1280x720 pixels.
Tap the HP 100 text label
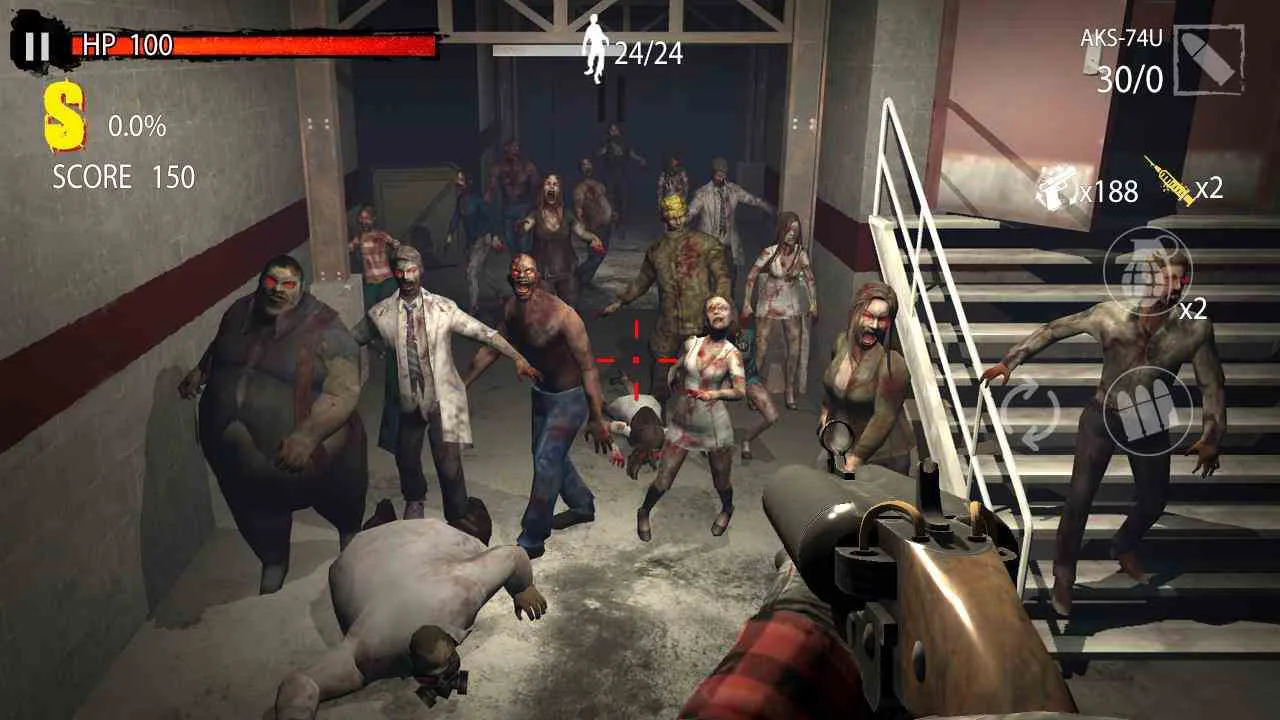pos(126,44)
